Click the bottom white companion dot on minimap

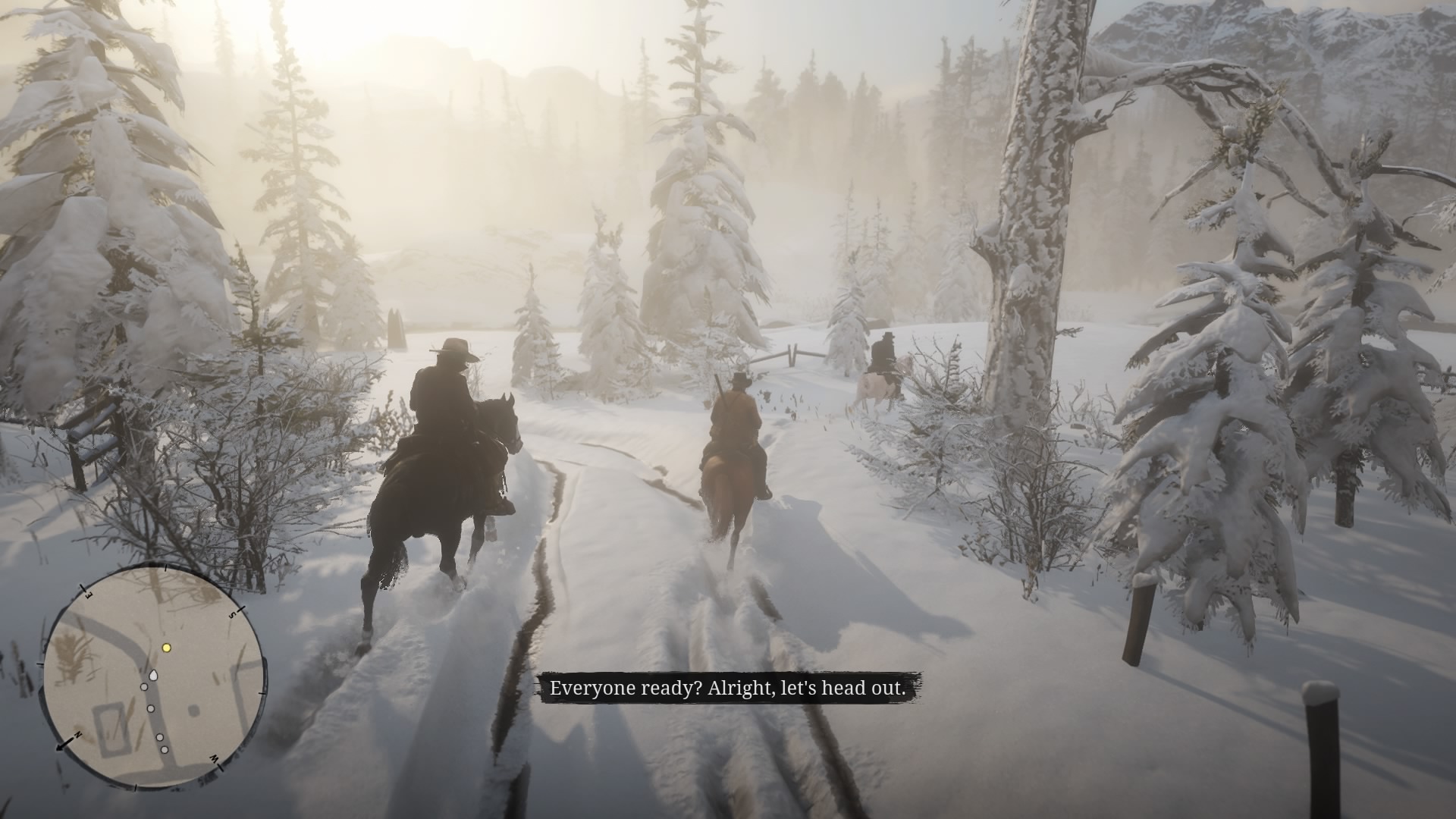point(164,749)
